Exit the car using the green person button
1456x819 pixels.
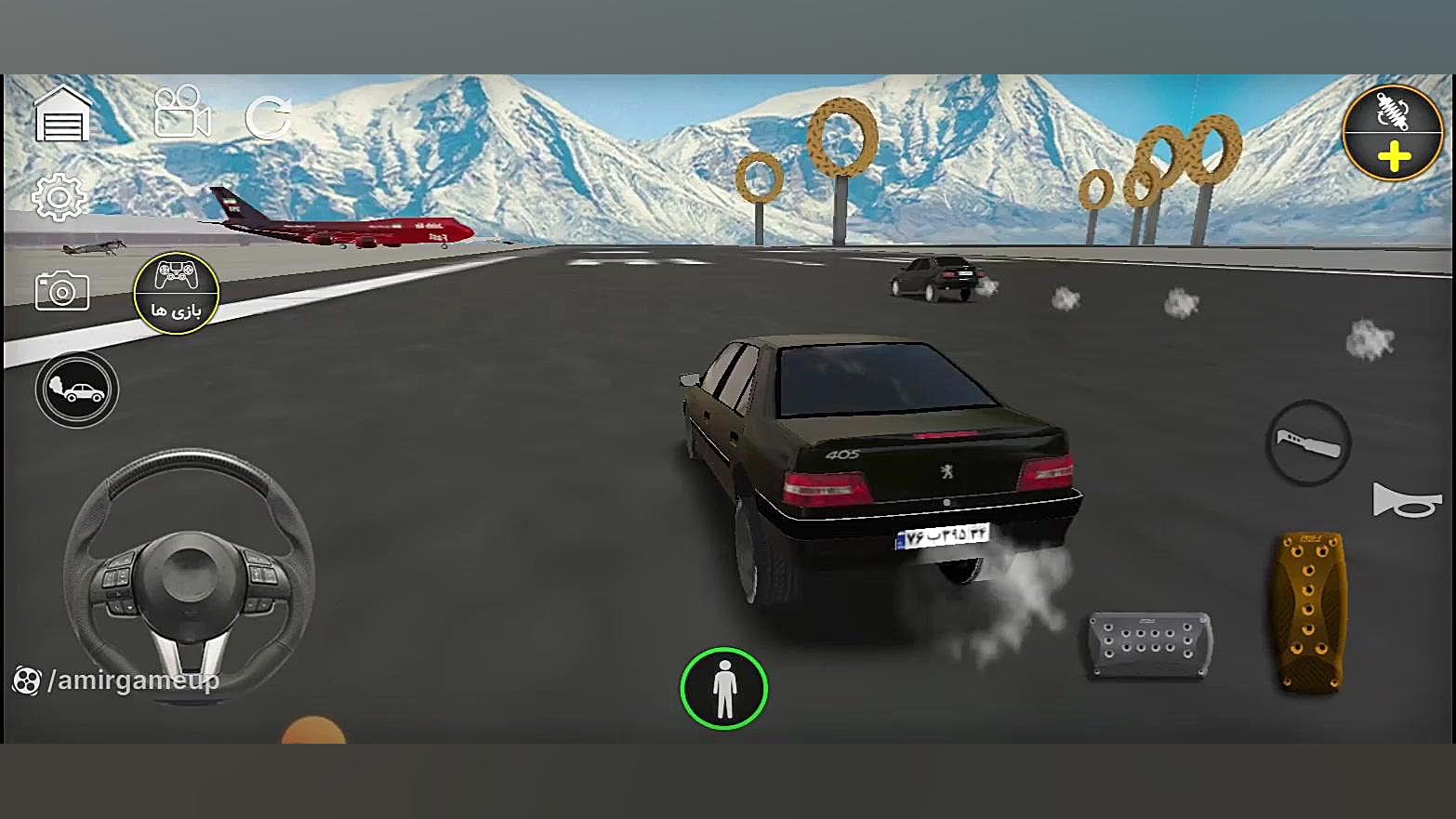pyautogui.click(x=723, y=689)
